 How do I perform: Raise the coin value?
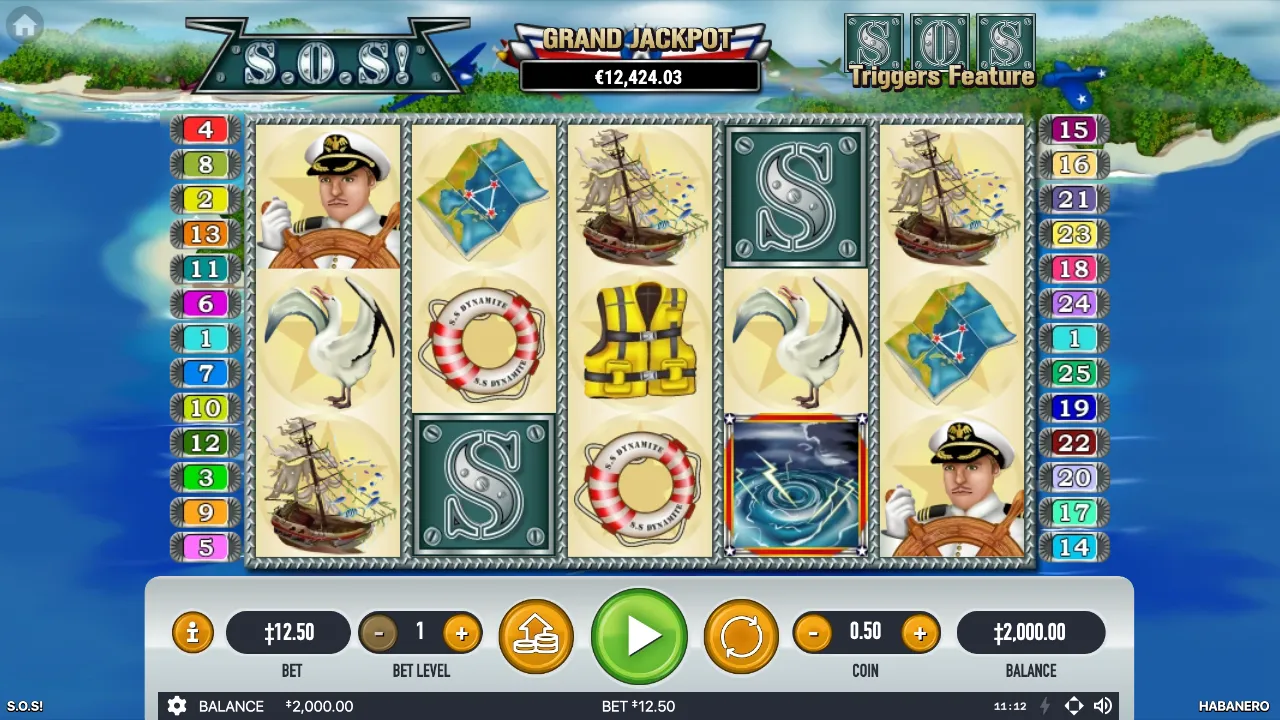click(x=919, y=633)
